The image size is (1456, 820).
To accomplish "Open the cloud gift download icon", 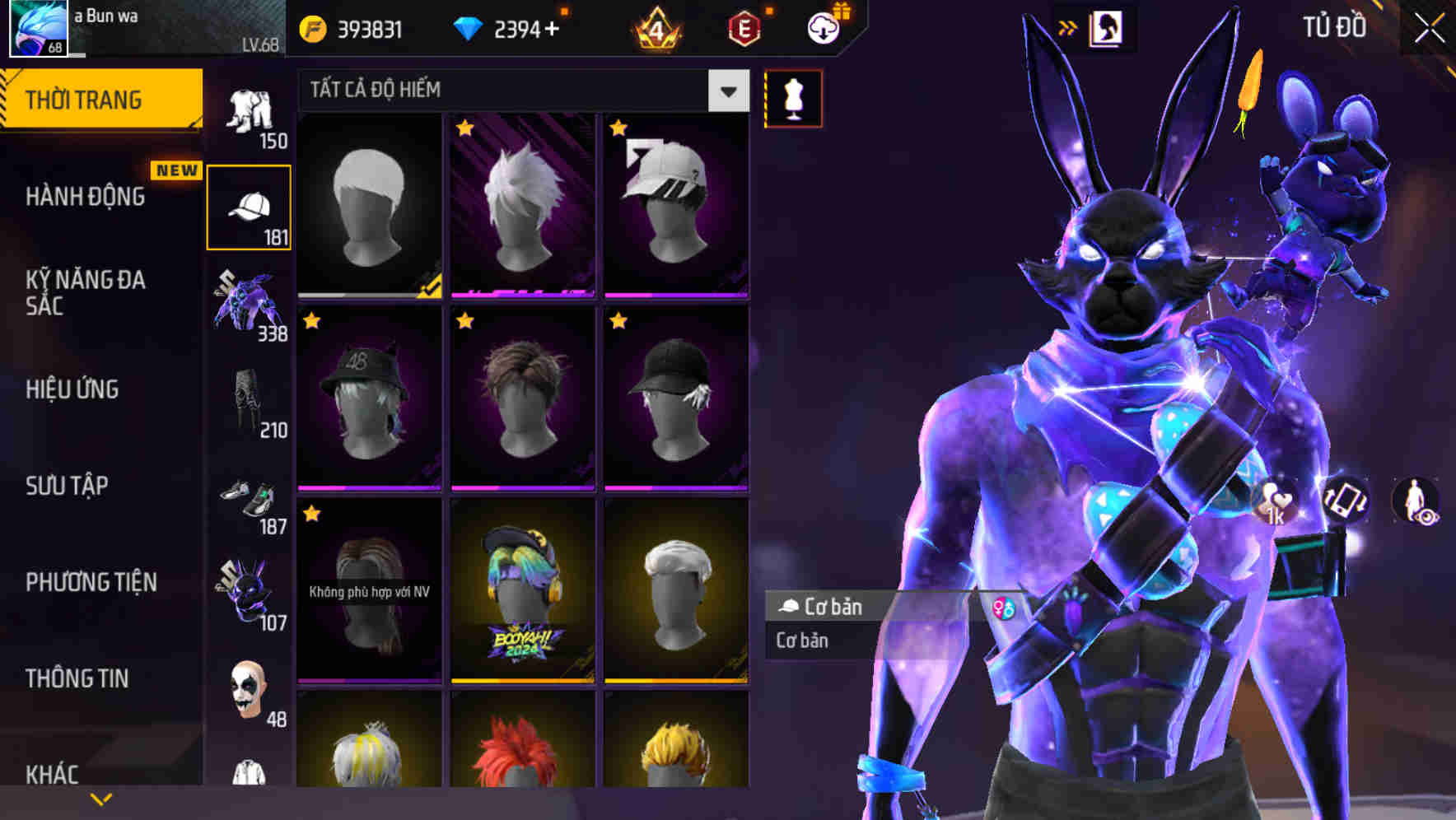I will click(x=823, y=27).
